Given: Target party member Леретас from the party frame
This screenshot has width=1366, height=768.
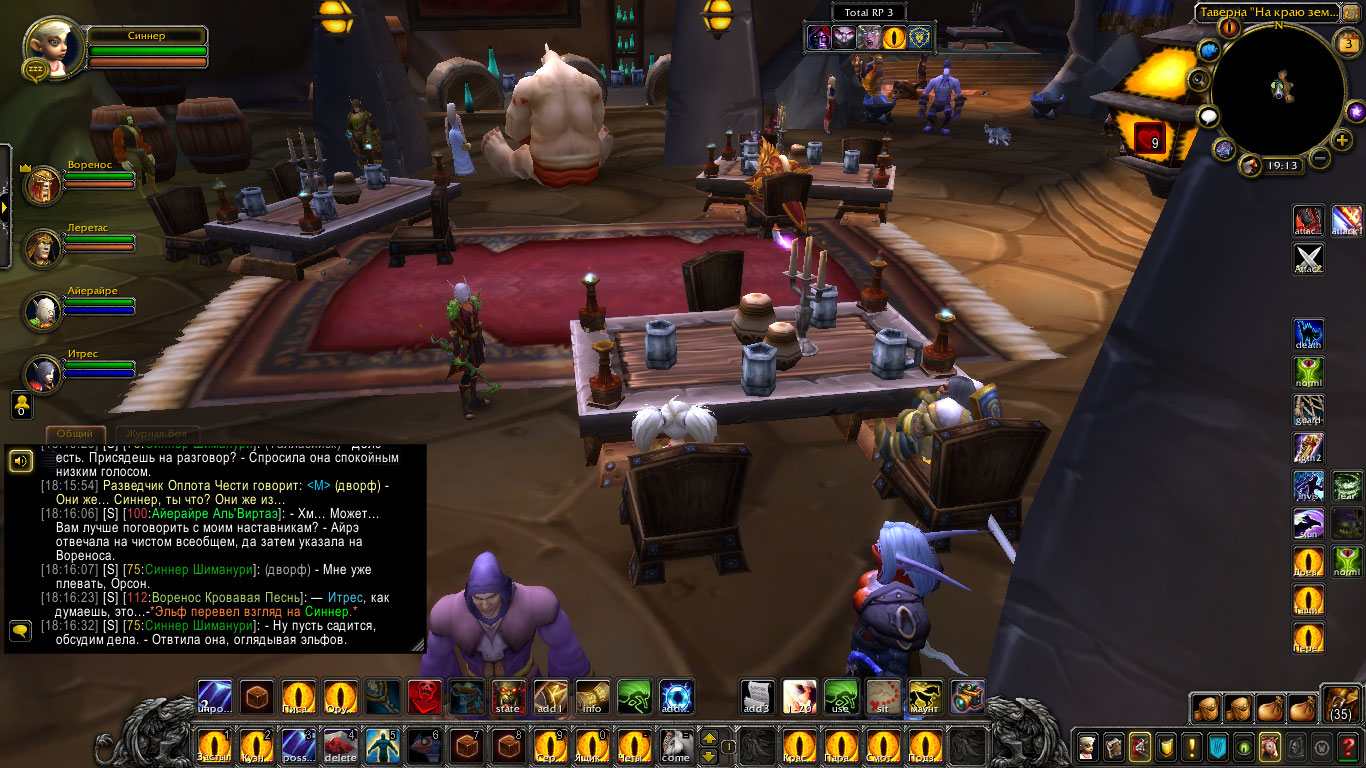Looking at the screenshot, I should tap(42, 247).
